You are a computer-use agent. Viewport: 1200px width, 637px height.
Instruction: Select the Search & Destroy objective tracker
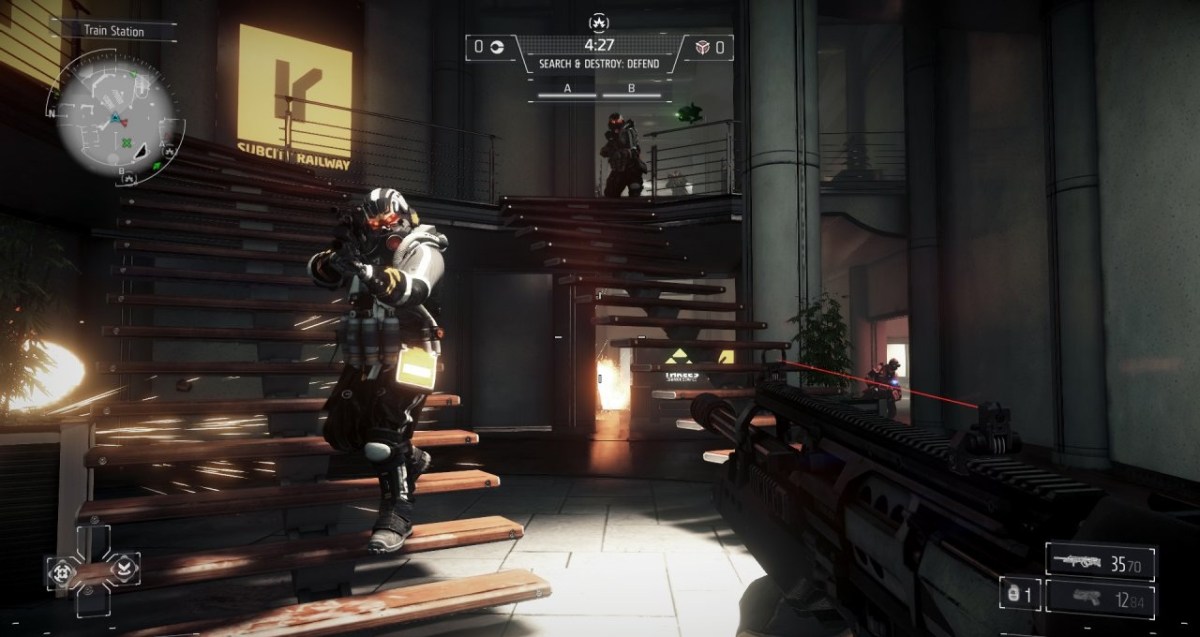[599, 65]
